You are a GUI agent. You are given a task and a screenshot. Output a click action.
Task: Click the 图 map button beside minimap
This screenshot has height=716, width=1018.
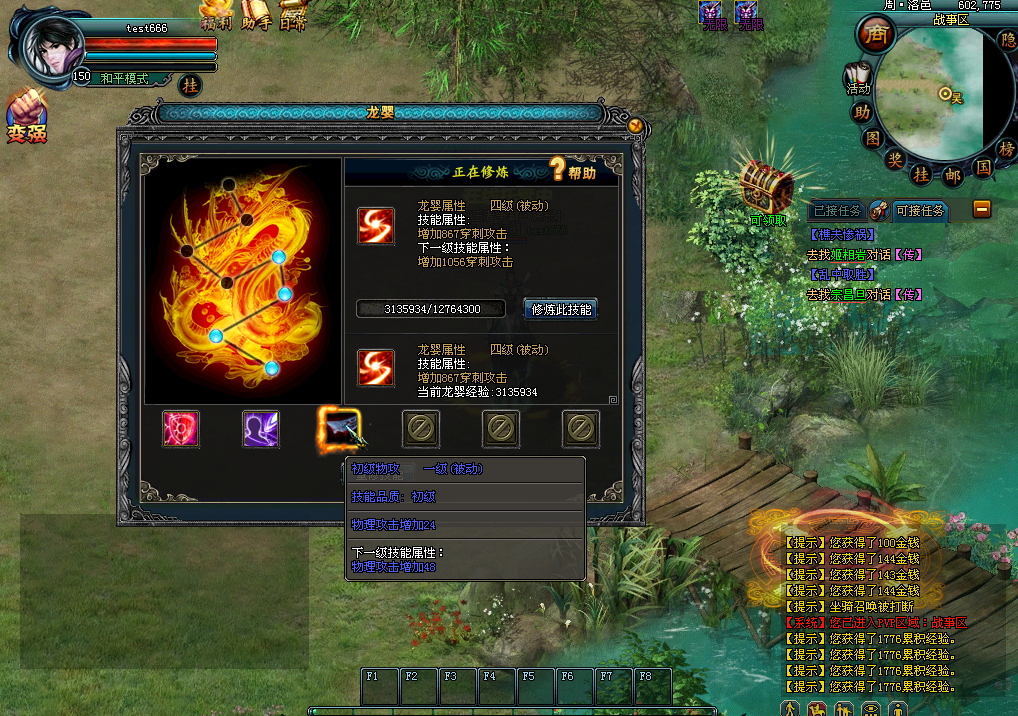click(x=873, y=137)
